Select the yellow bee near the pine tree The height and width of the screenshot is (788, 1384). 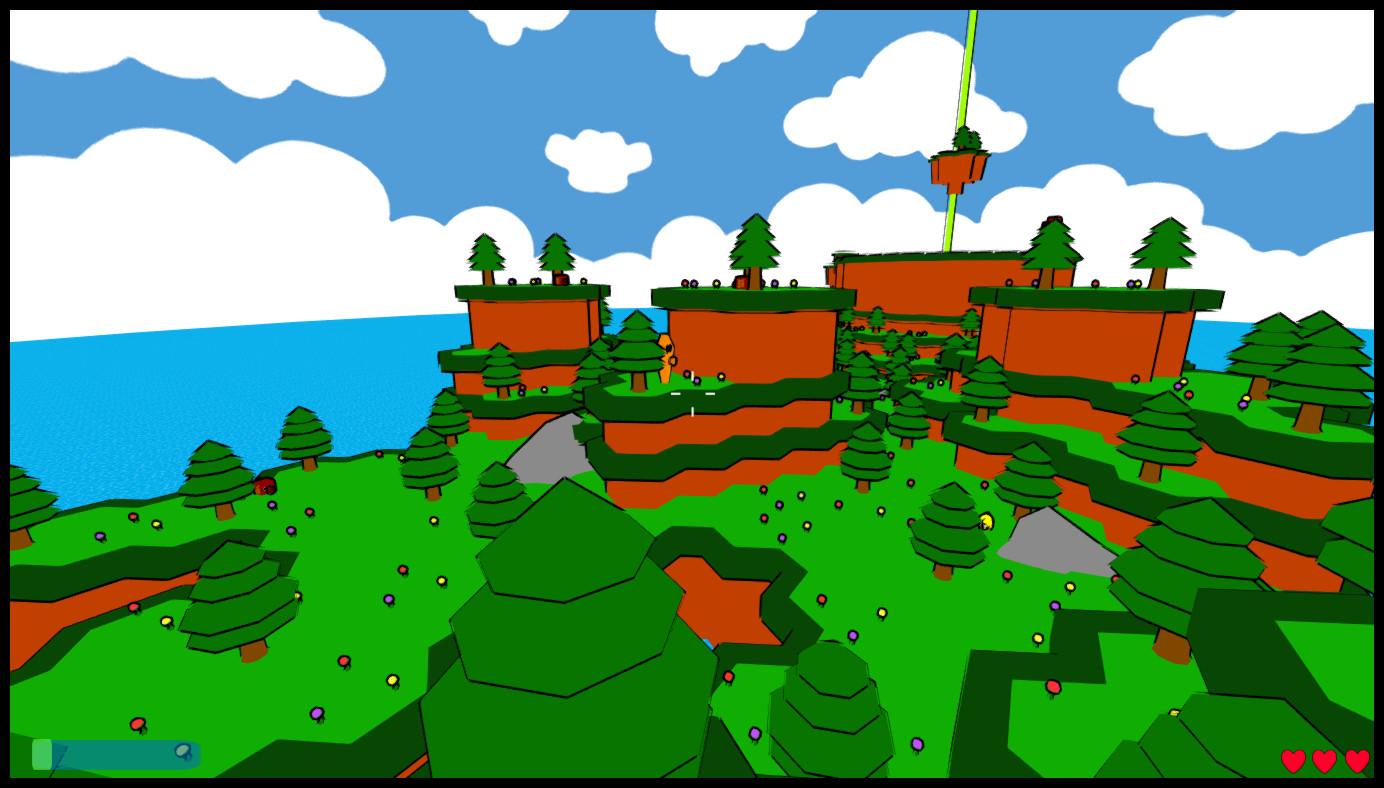pyautogui.click(x=984, y=520)
